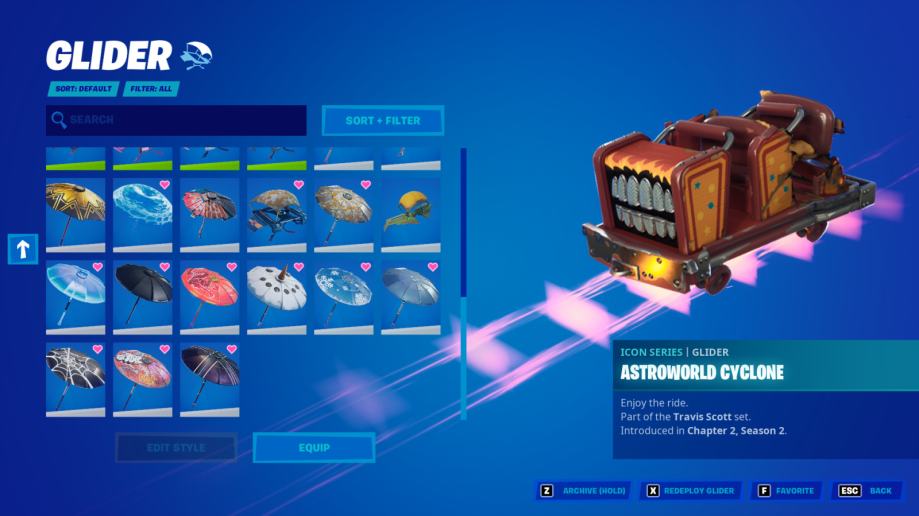
Task: Select the snowman umbrella with carrot nose
Action: (276, 296)
